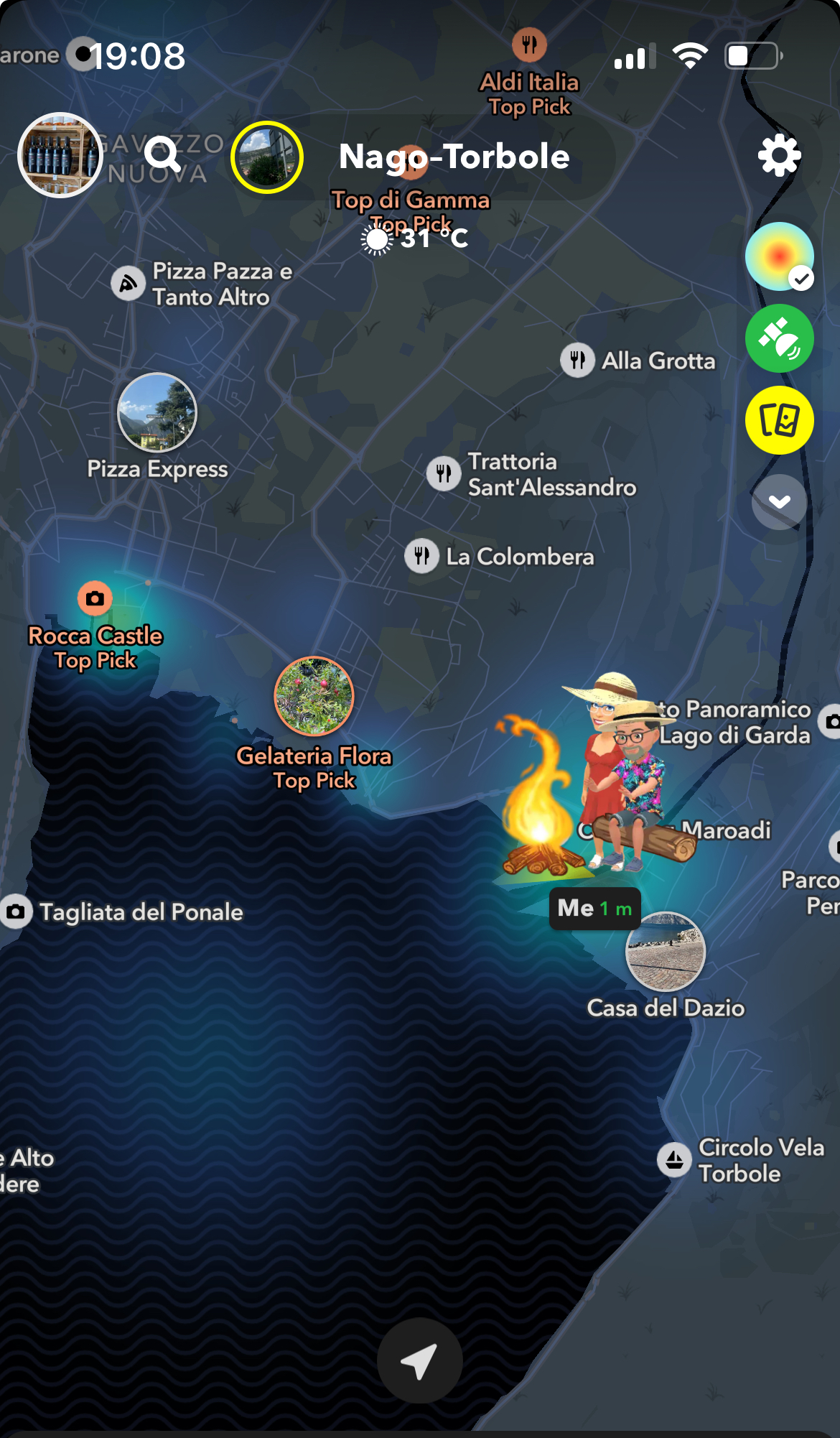
Task: Open the Aldi Italia Top Pick marker
Action: [529, 45]
